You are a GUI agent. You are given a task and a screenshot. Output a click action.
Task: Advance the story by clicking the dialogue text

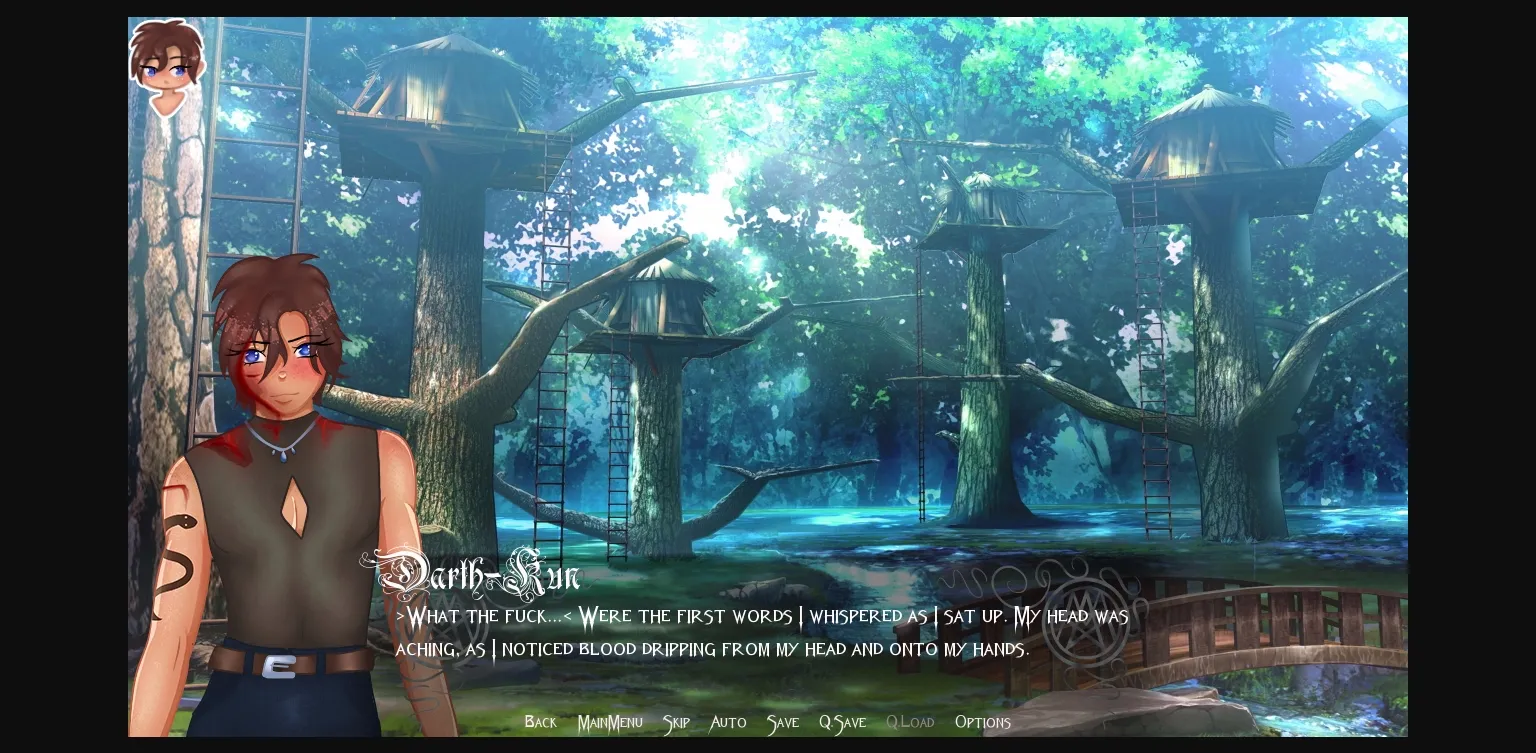[x=760, y=633]
